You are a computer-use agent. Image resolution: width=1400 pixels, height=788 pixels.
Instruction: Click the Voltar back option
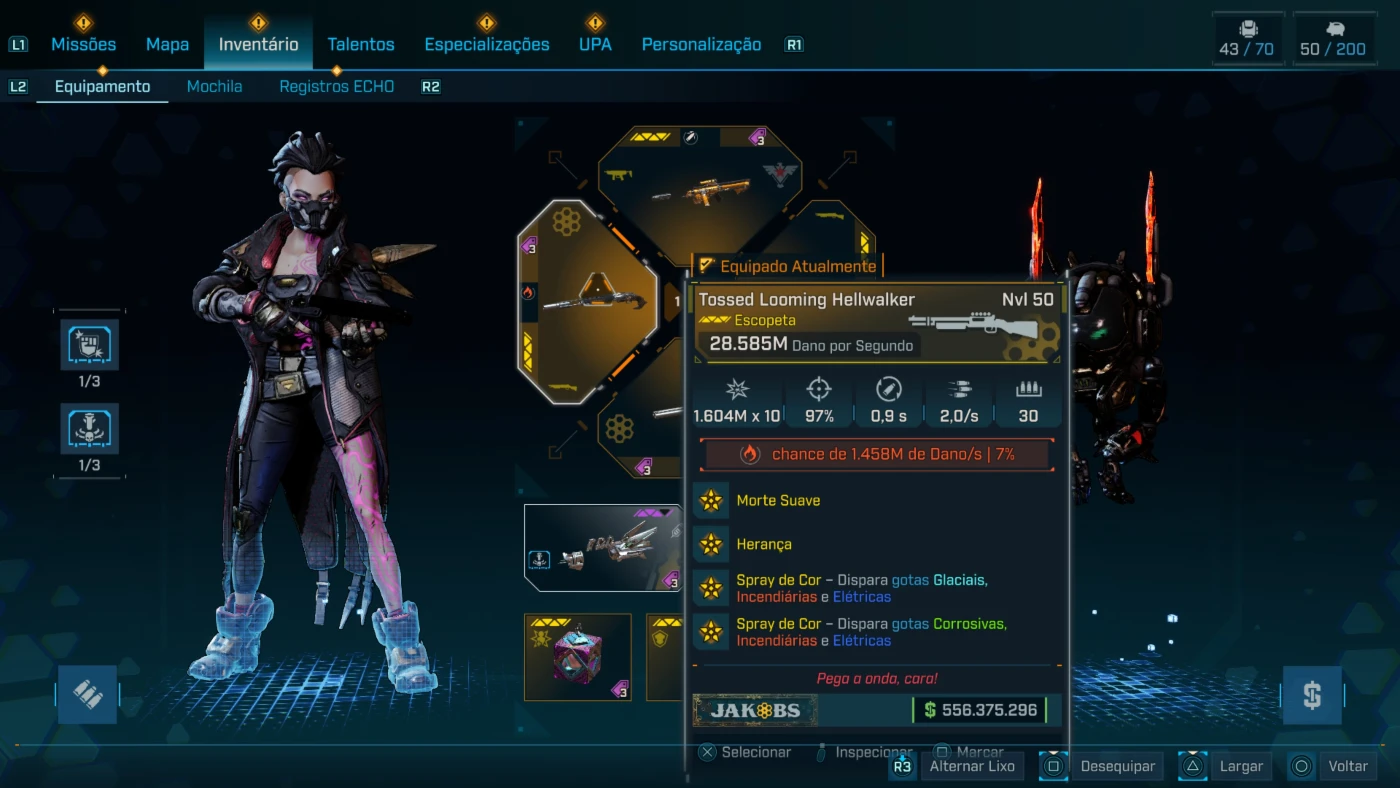pyautogui.click(x=1347, y=766)
